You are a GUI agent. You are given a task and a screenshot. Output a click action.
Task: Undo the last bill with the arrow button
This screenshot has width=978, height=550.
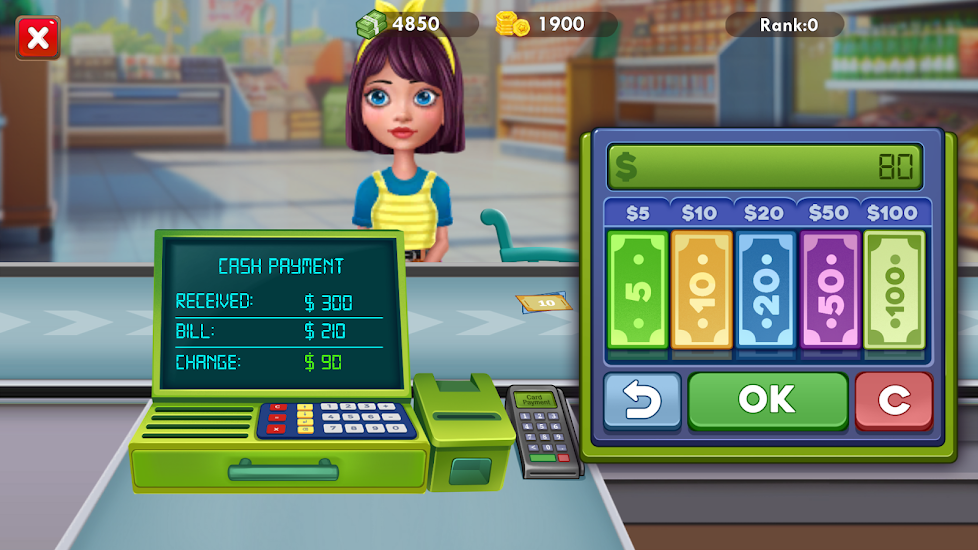(x=642, y=401)
